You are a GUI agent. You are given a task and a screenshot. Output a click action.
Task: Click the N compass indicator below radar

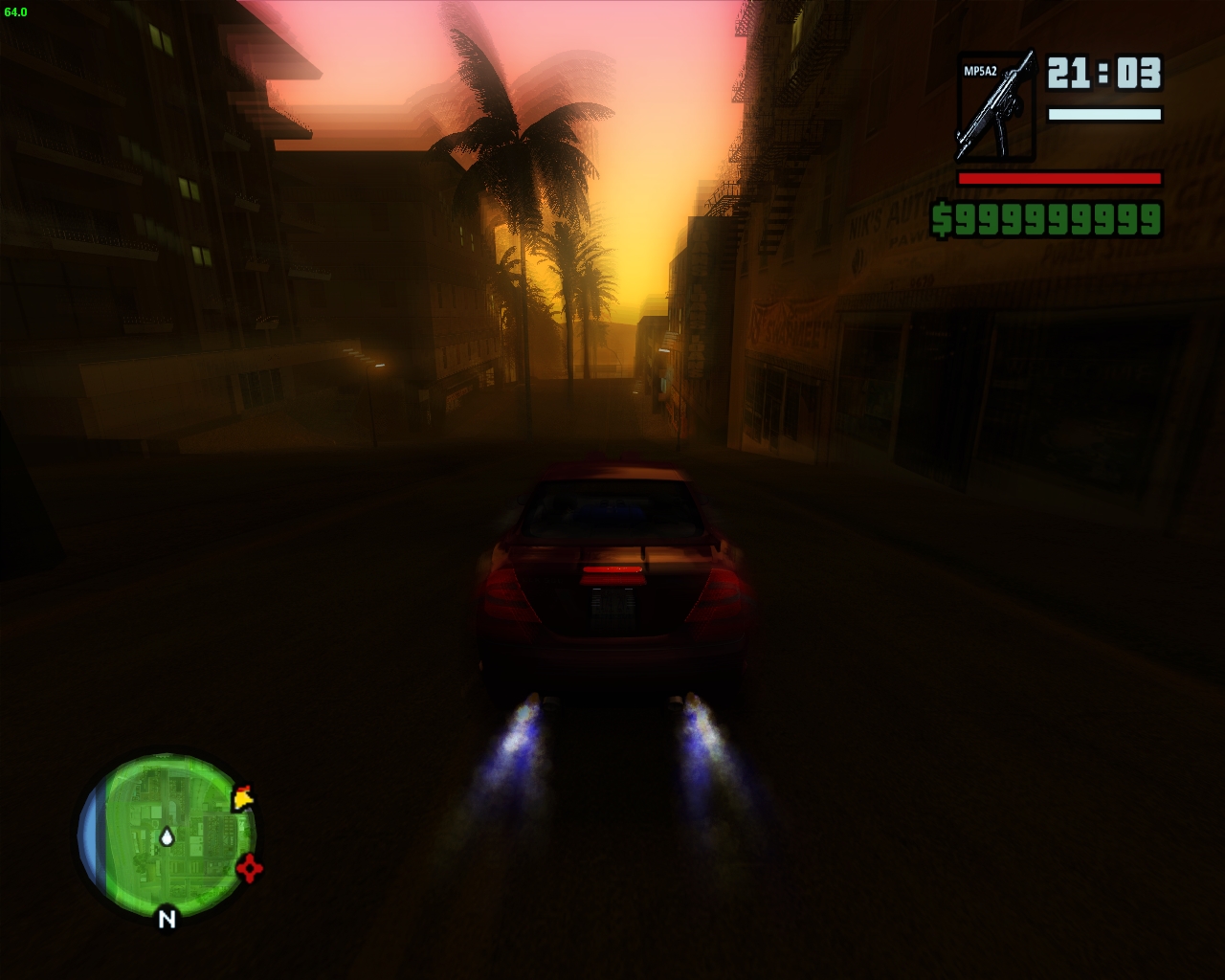pyautogui.click(x=167, y=919)
